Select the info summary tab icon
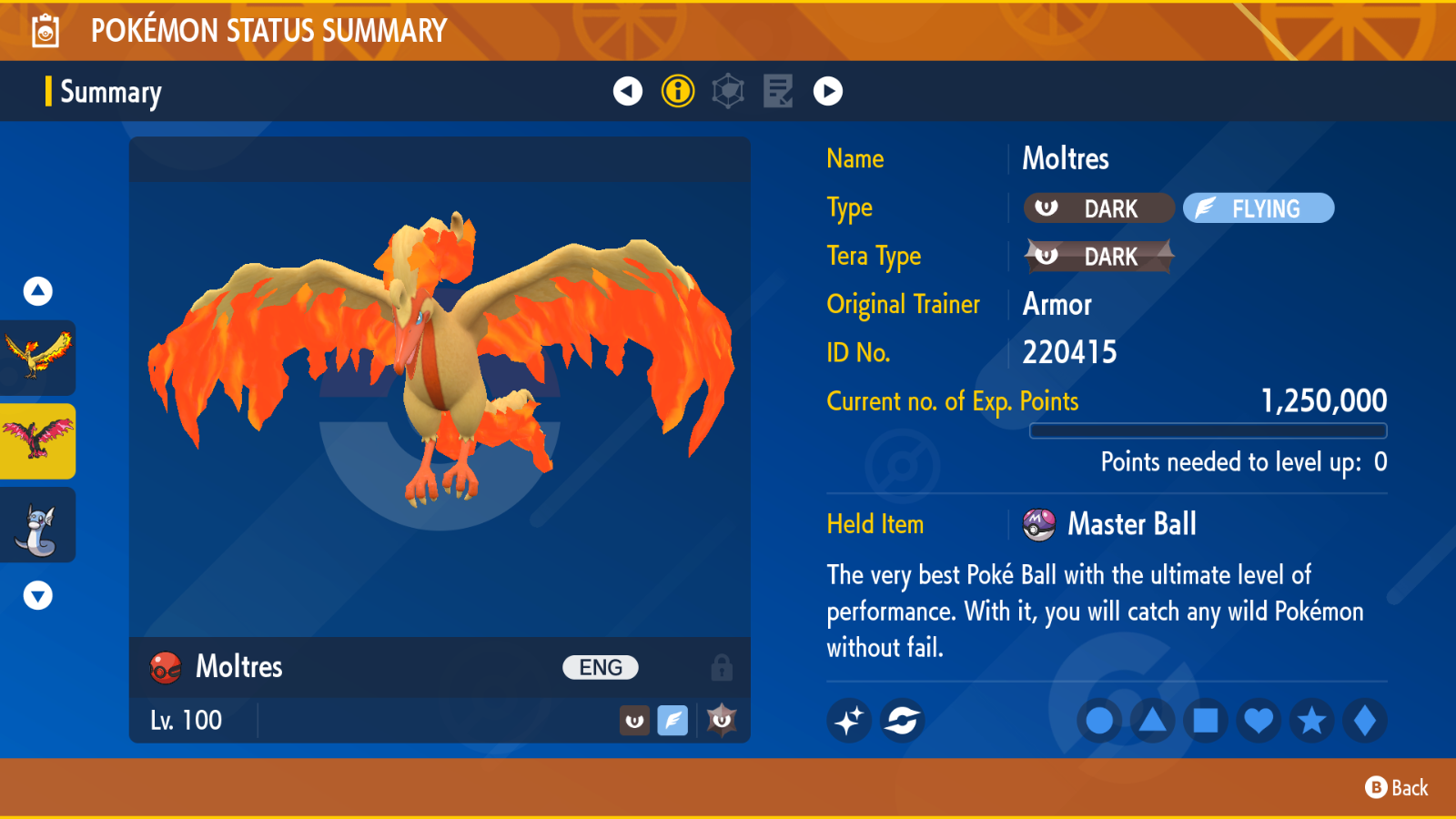1456x819 pixels. tap(678, 91)
